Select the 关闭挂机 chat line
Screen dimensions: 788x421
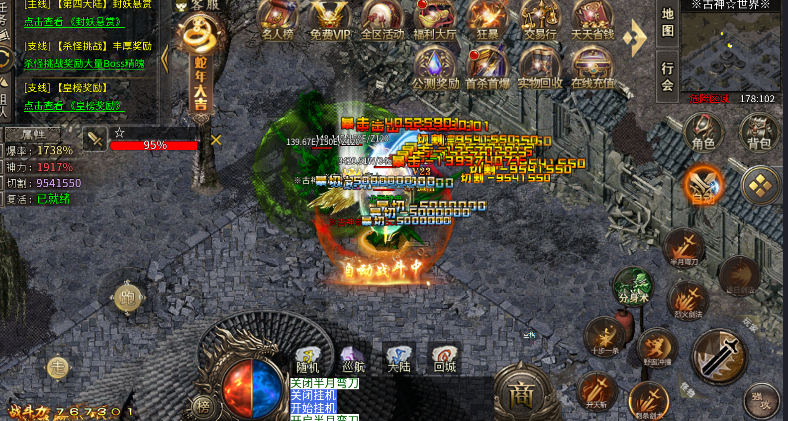coord(314,396)
